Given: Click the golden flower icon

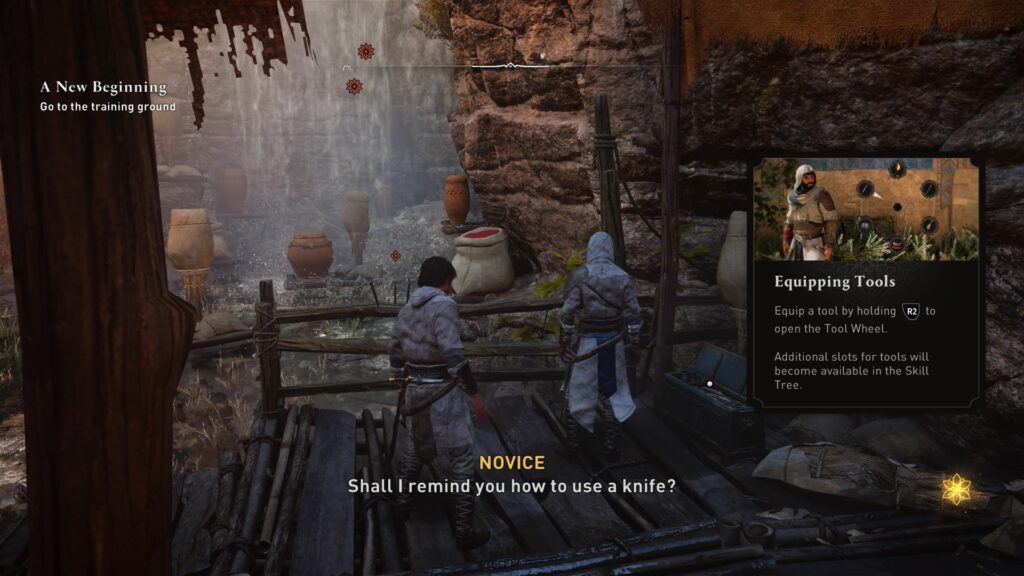Looking at the screenshot, I should coord(957,488).
